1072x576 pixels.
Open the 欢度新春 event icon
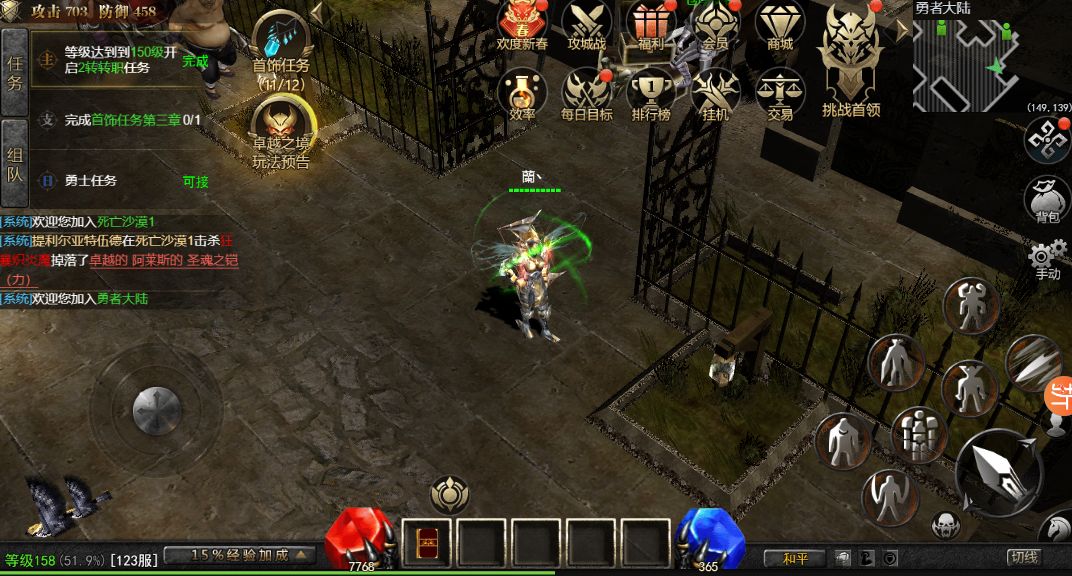pyautogui.click(x=522, y=23)
